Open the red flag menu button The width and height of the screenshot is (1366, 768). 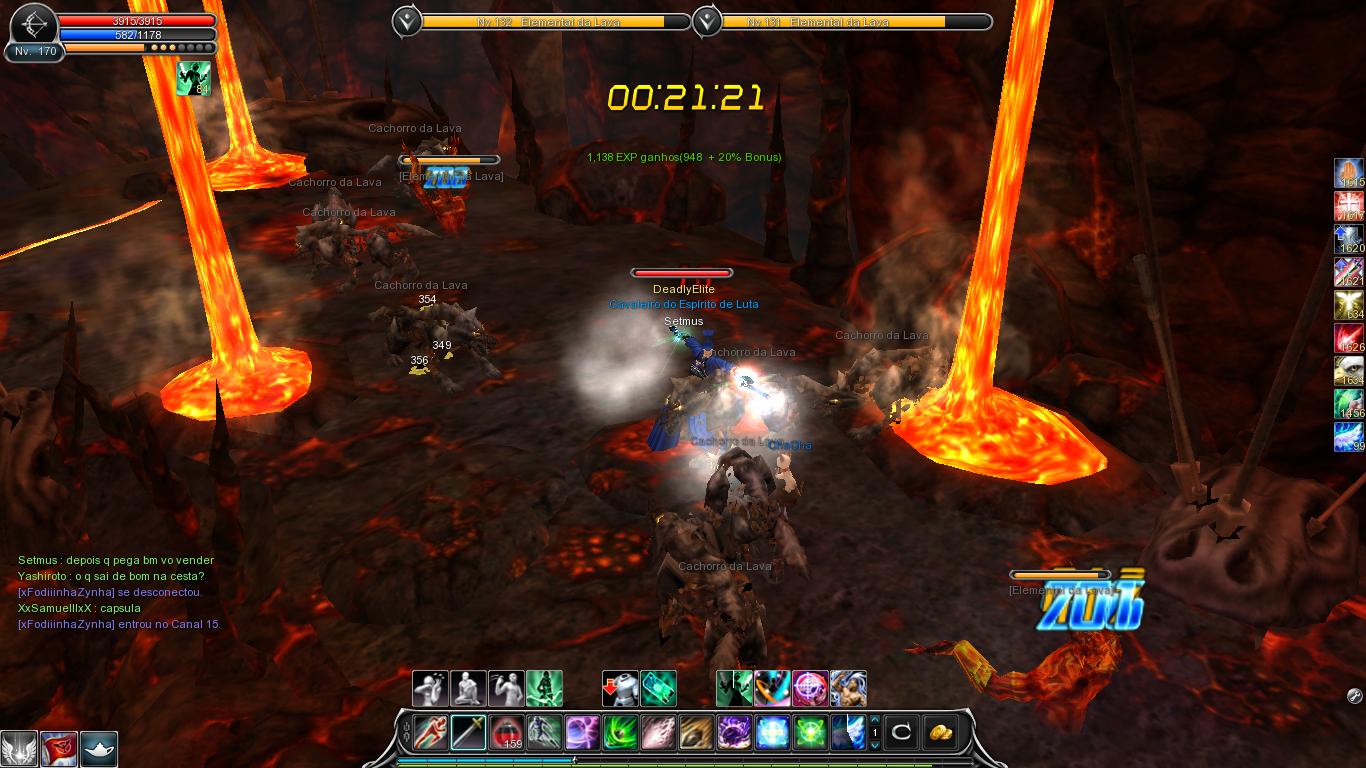pos(59,749)
